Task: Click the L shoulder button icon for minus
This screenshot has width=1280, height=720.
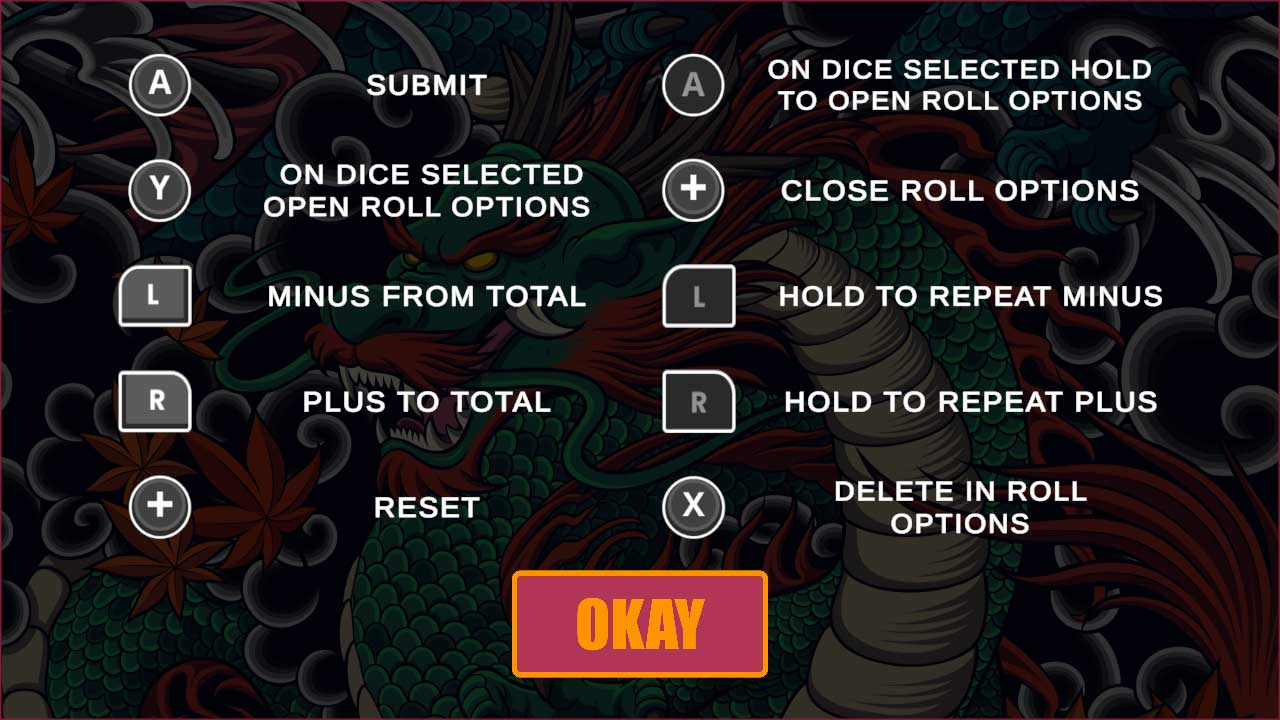Action: click(155, 297)
